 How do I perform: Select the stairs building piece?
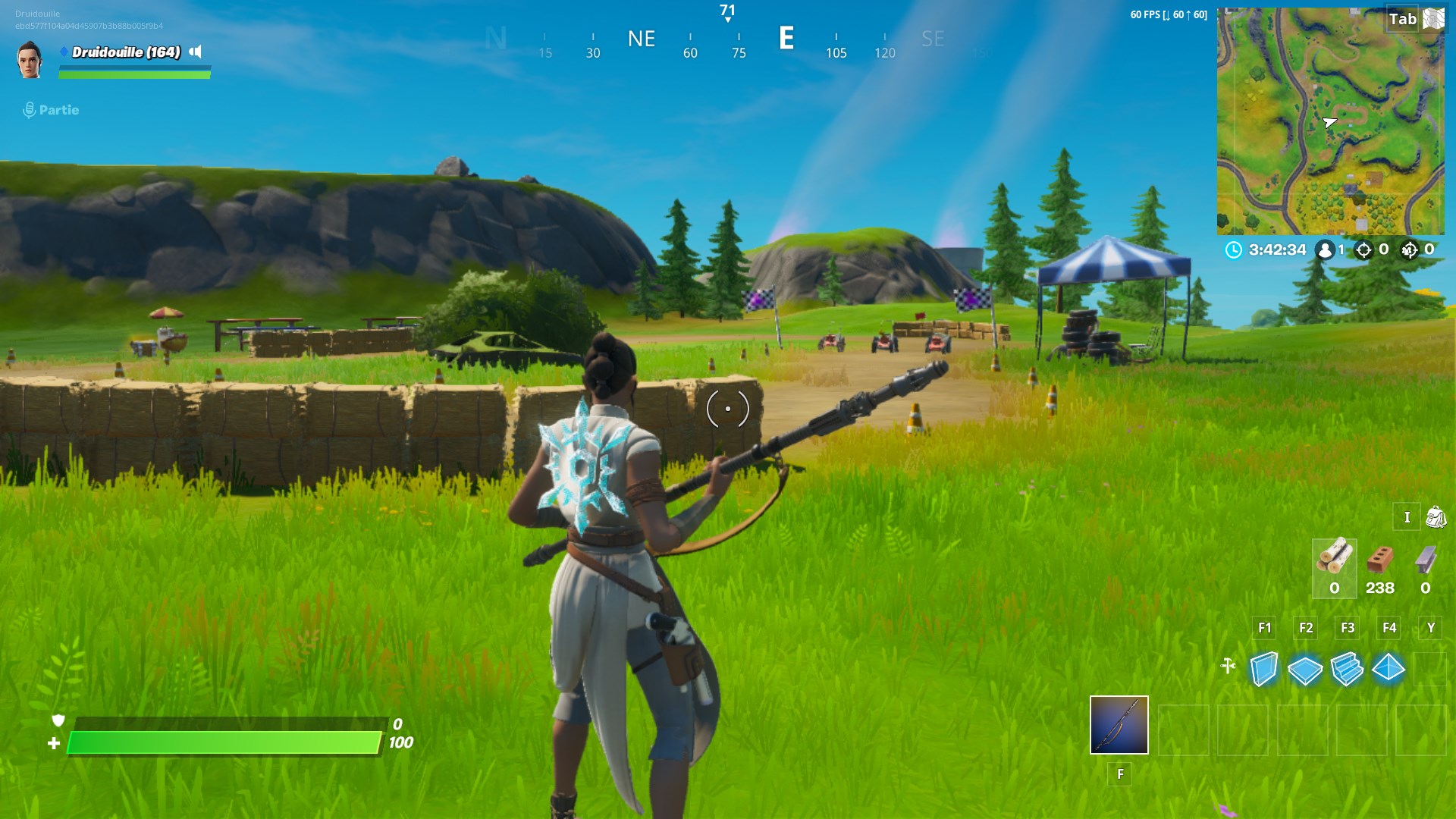tap(1347, 670)
